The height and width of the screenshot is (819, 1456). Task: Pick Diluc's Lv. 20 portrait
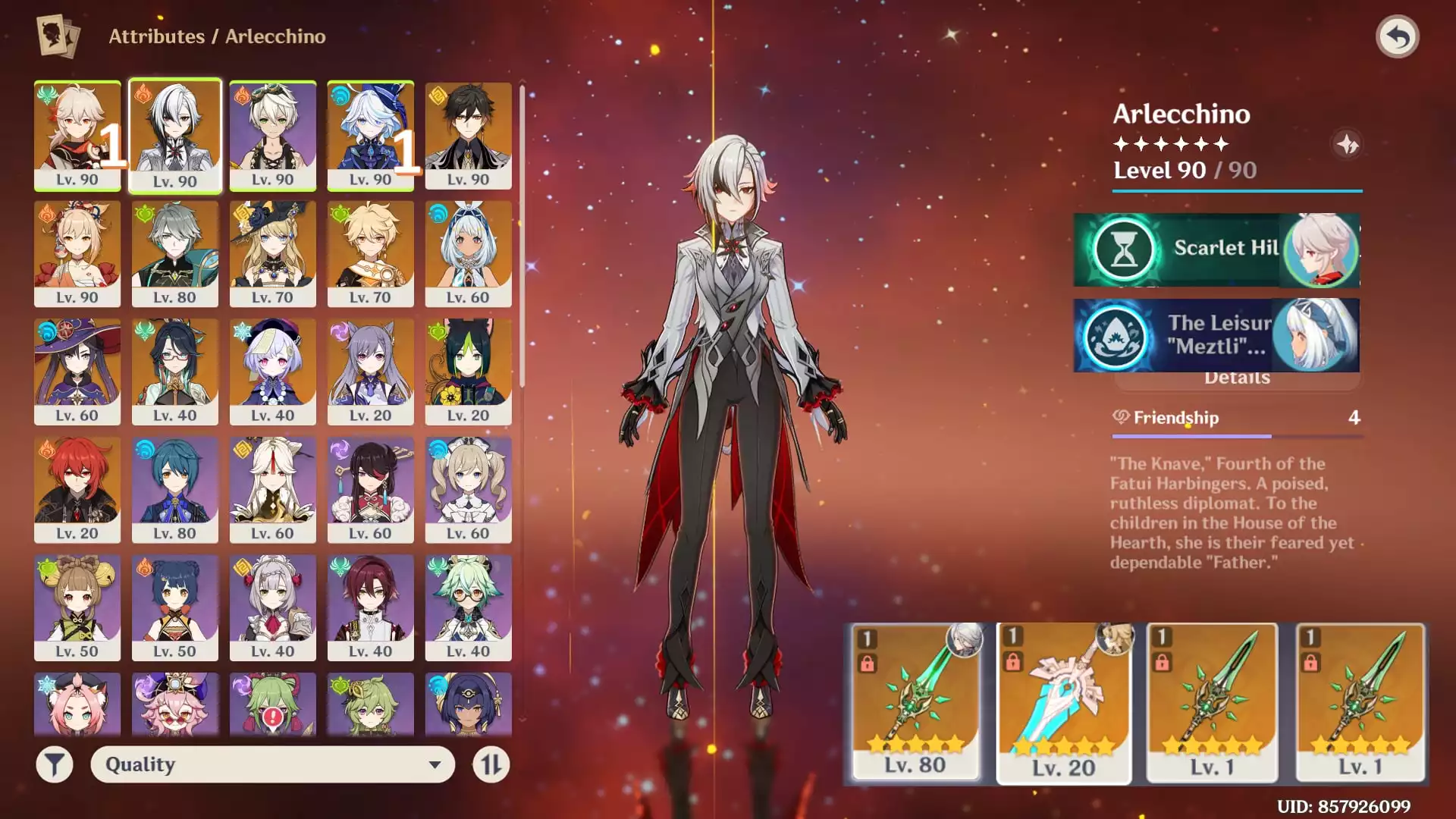[77, 489]
